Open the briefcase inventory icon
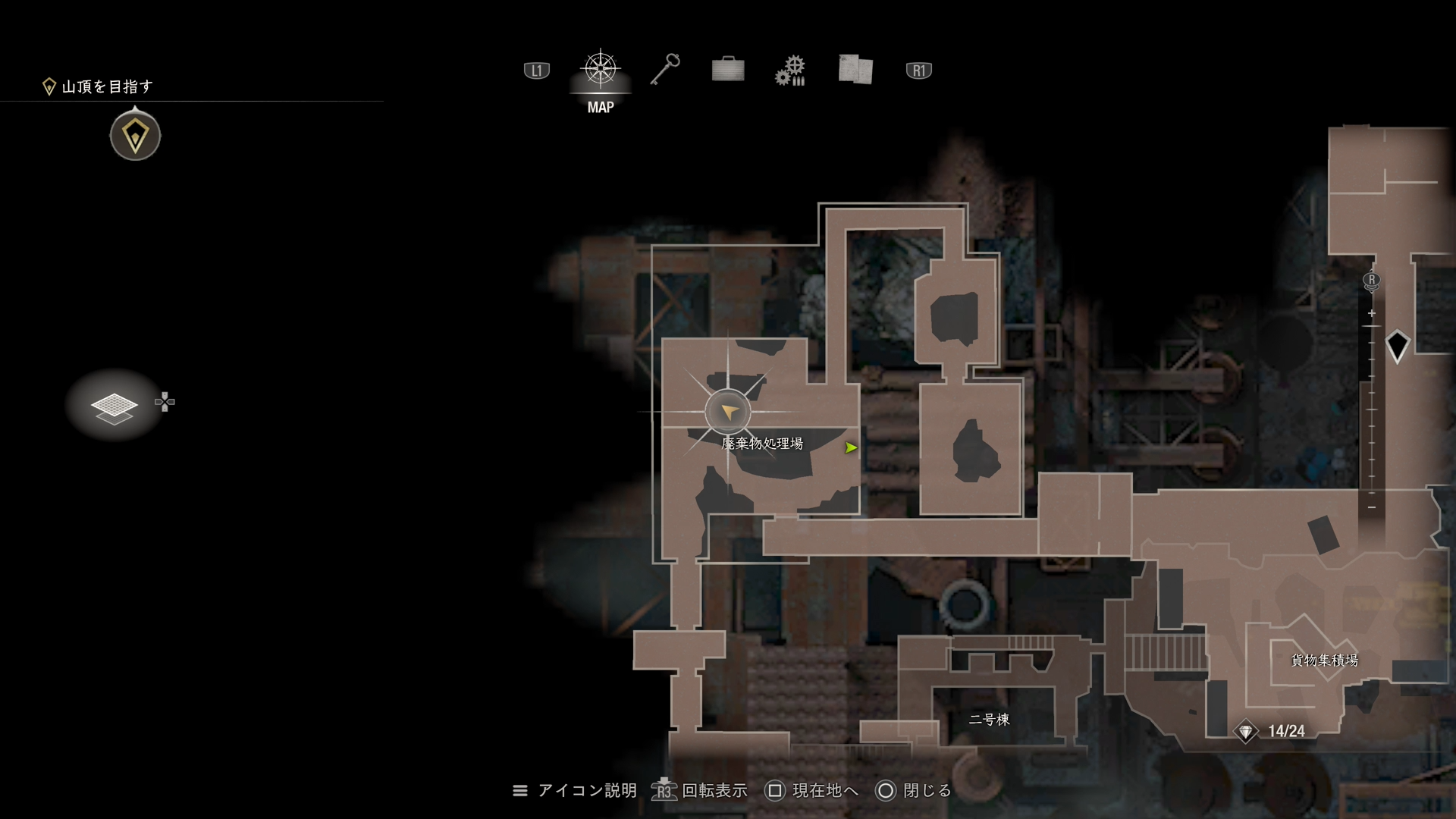This screenshot has height=819, width=1456. point(727,70)
